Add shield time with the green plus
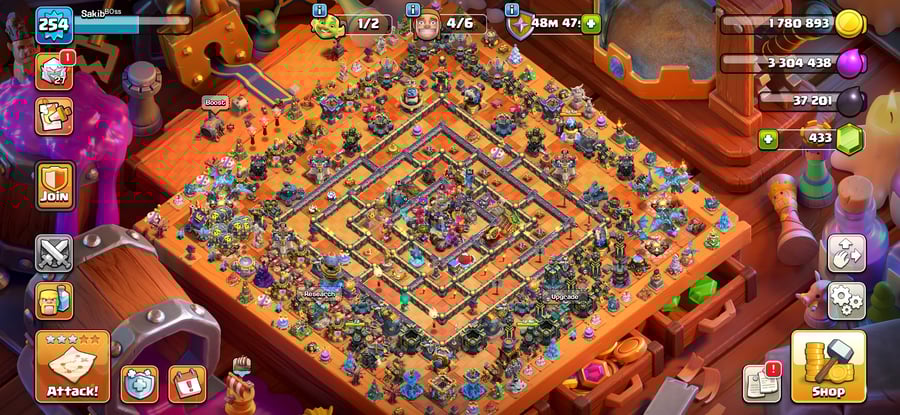Viewport: 900px width, 415px height. 591,23
